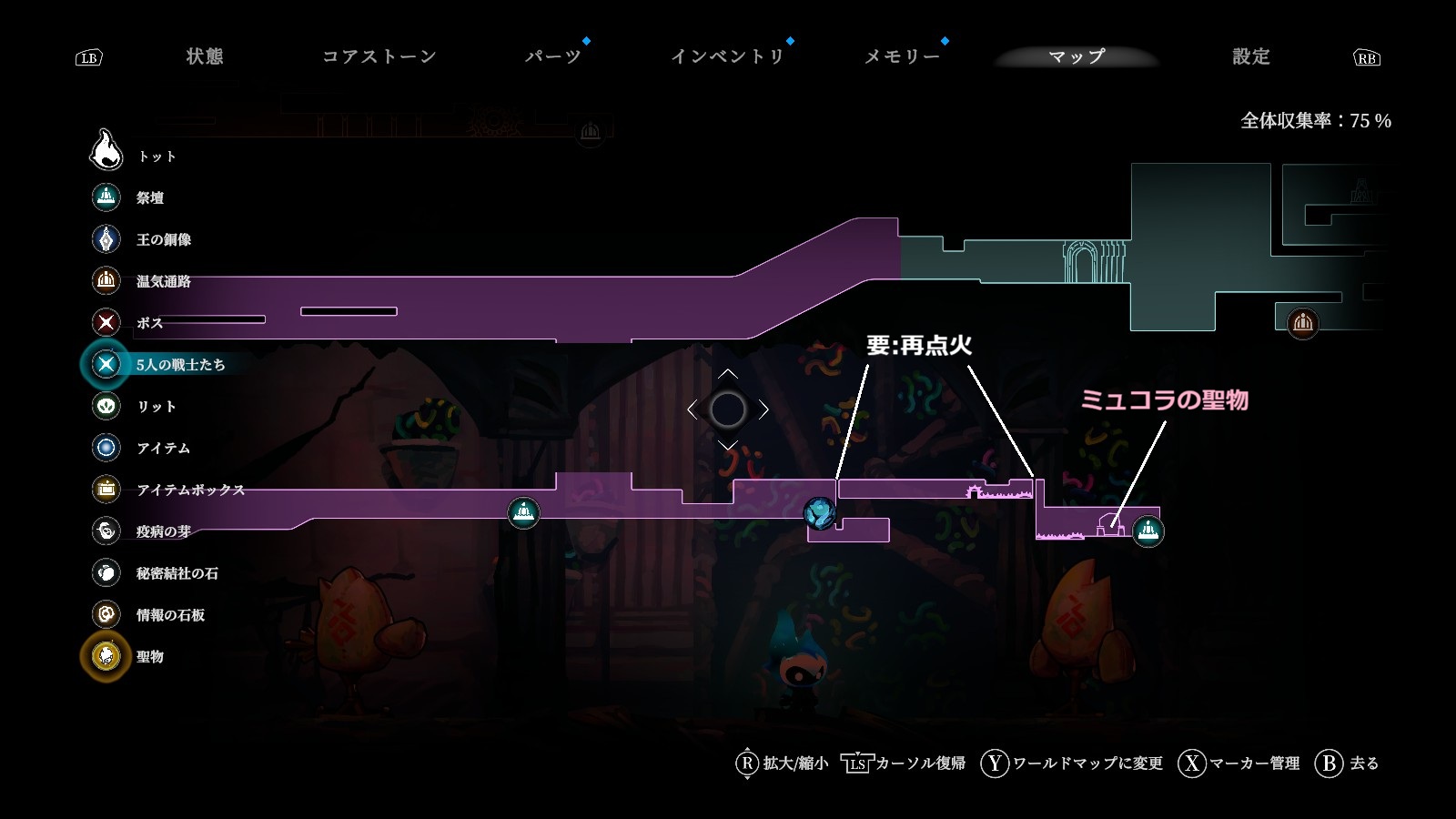Select the 王の銅像 legend entry
Viewport: 1456px width, 819px height.
[x=163, y=239]
